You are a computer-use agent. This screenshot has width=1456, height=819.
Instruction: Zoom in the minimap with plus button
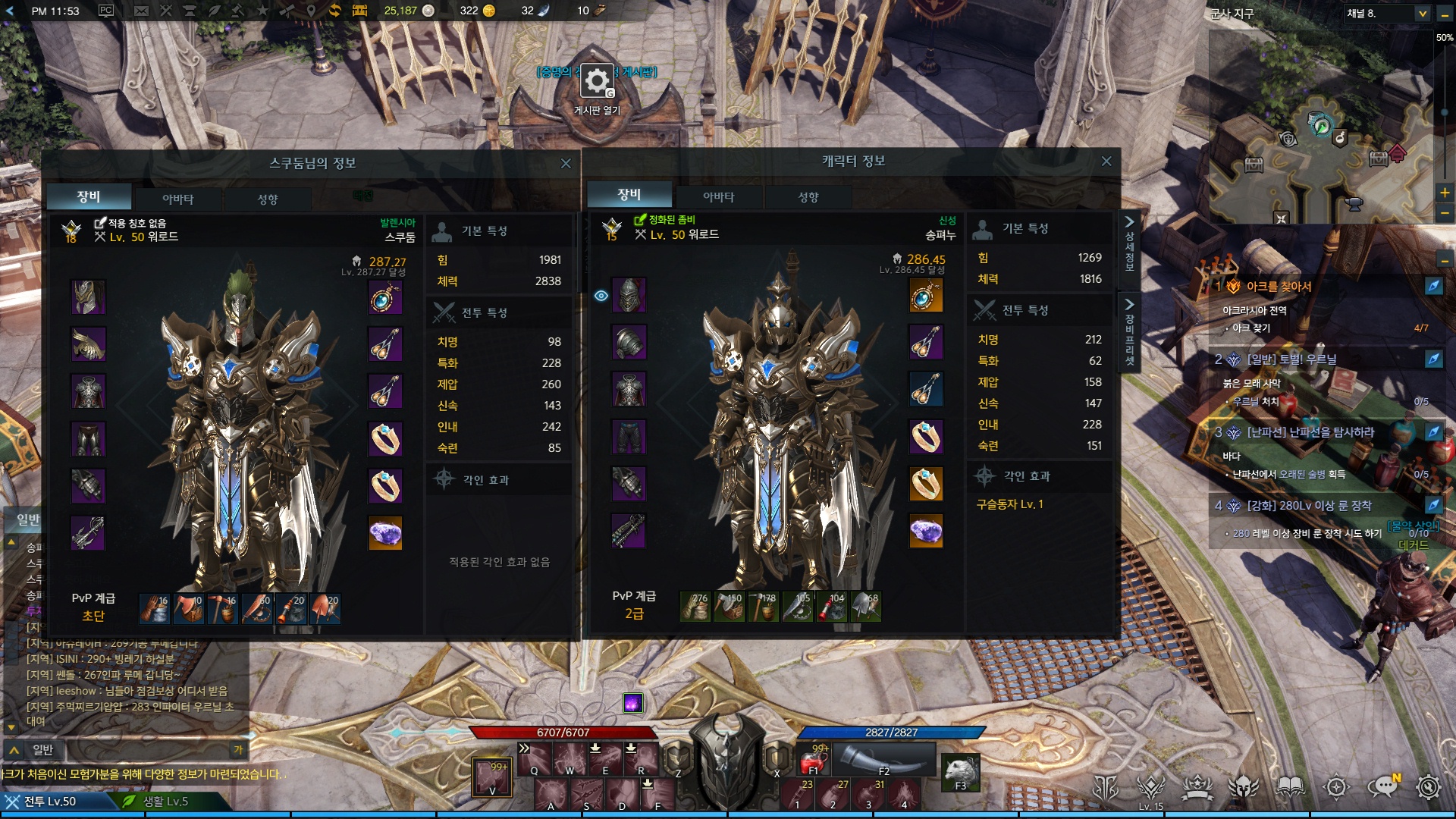(x=1445, y=193)
